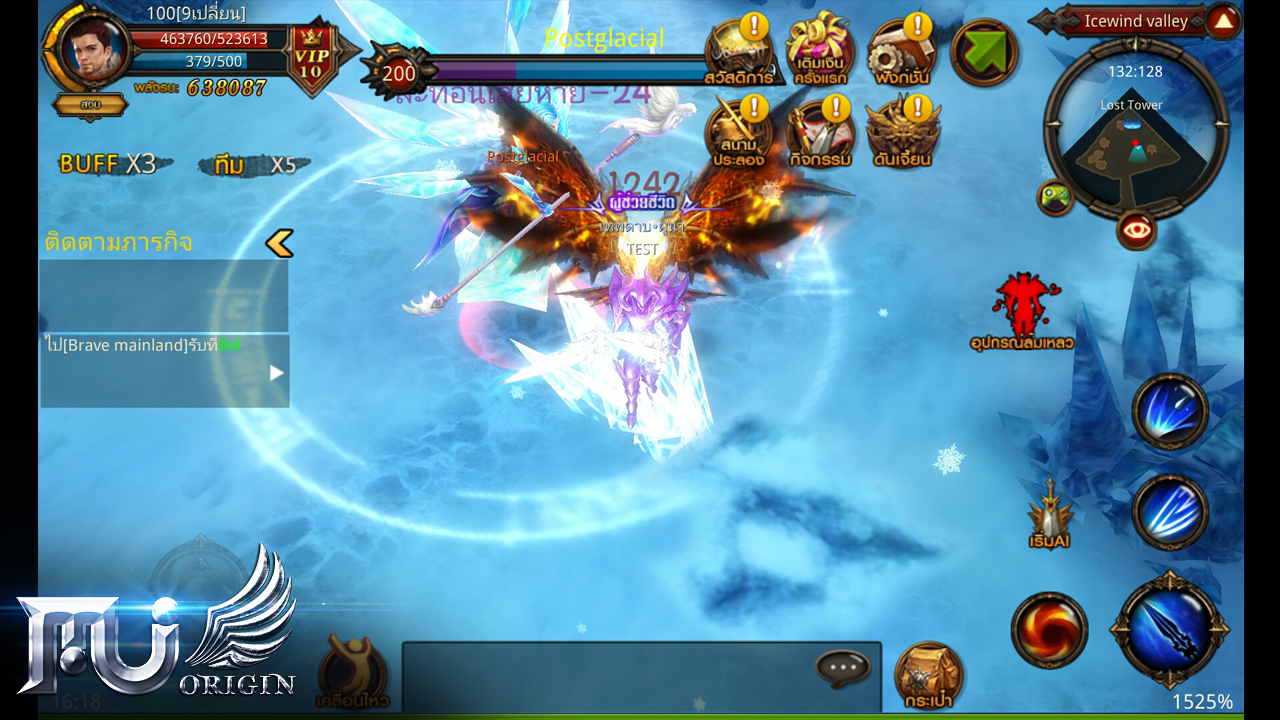Use the main blue sword attack skill
1280x720 pixels.
point(1169,630)
